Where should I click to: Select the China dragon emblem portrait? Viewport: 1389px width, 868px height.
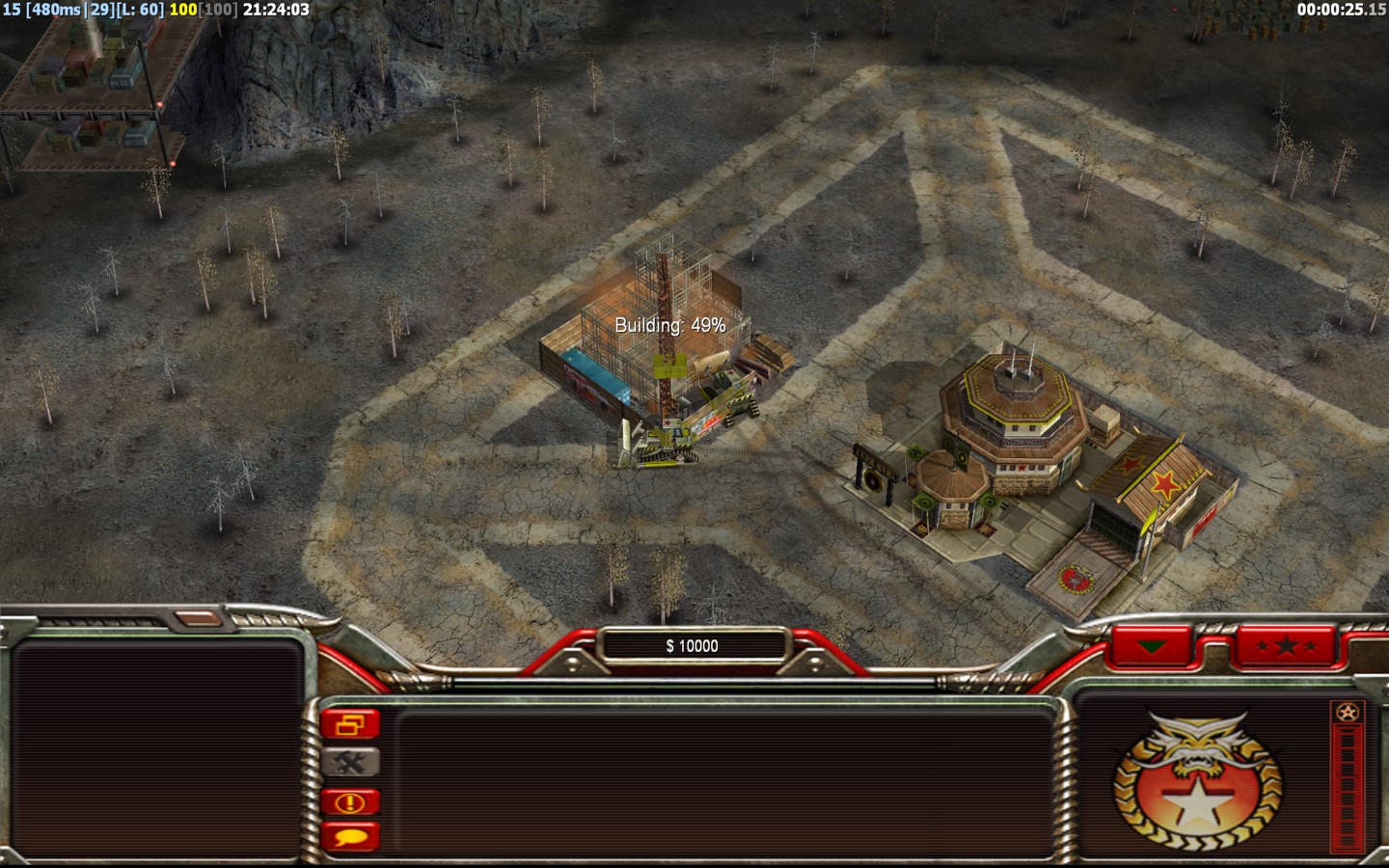coord(1197,781)
